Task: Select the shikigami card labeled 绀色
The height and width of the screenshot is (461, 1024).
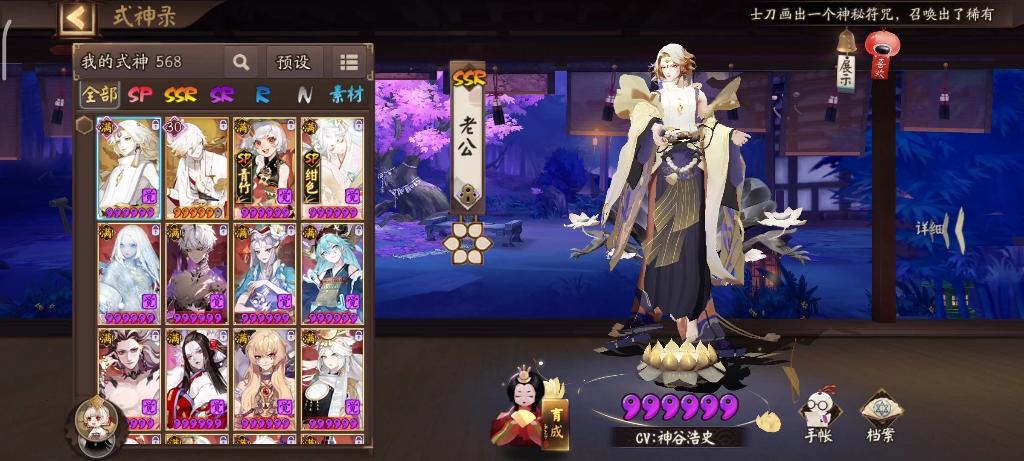Action: pyautogui.click(x=332, y=168)
